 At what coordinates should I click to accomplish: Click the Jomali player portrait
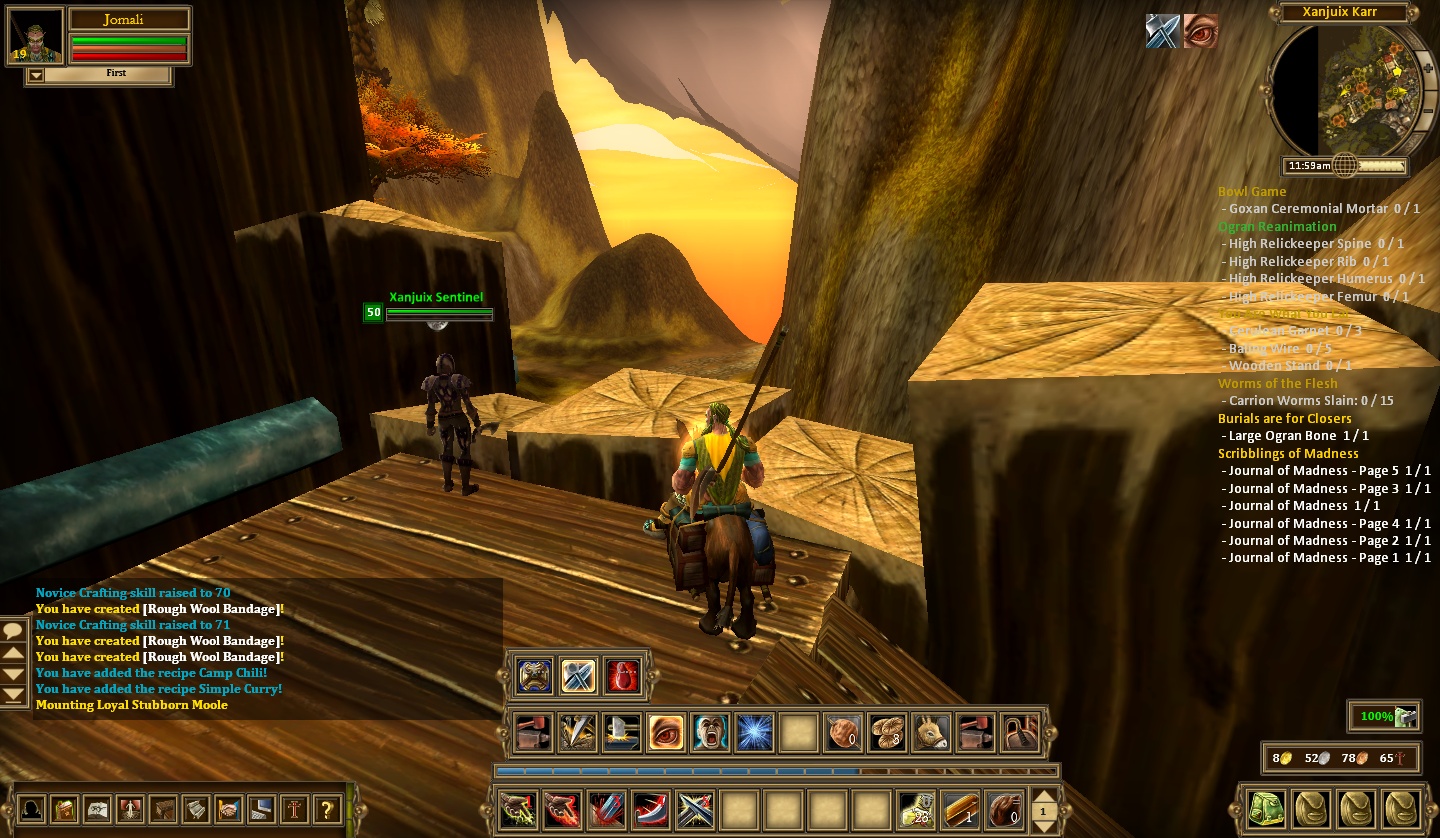point(36,37)
